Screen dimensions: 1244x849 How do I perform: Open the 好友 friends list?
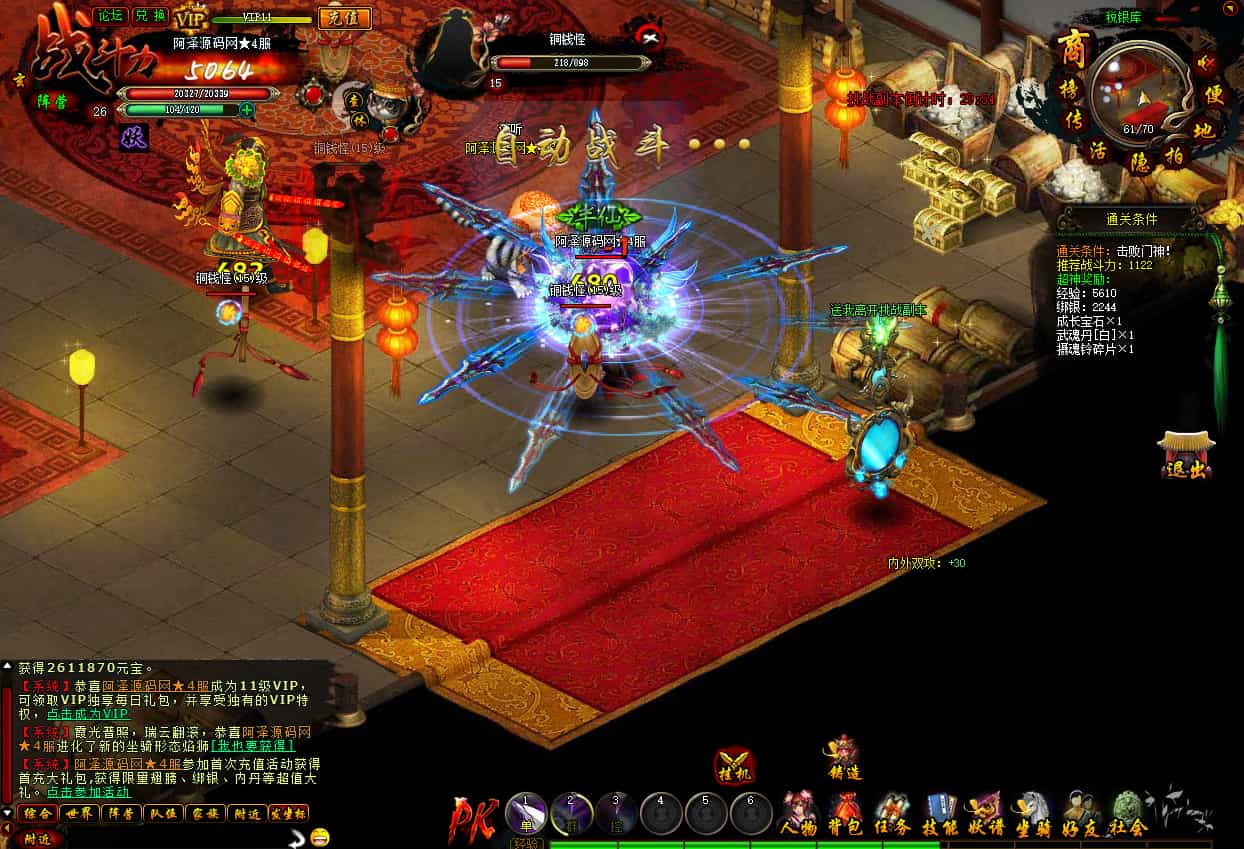pyautogui.click(x=1081, y=814)
